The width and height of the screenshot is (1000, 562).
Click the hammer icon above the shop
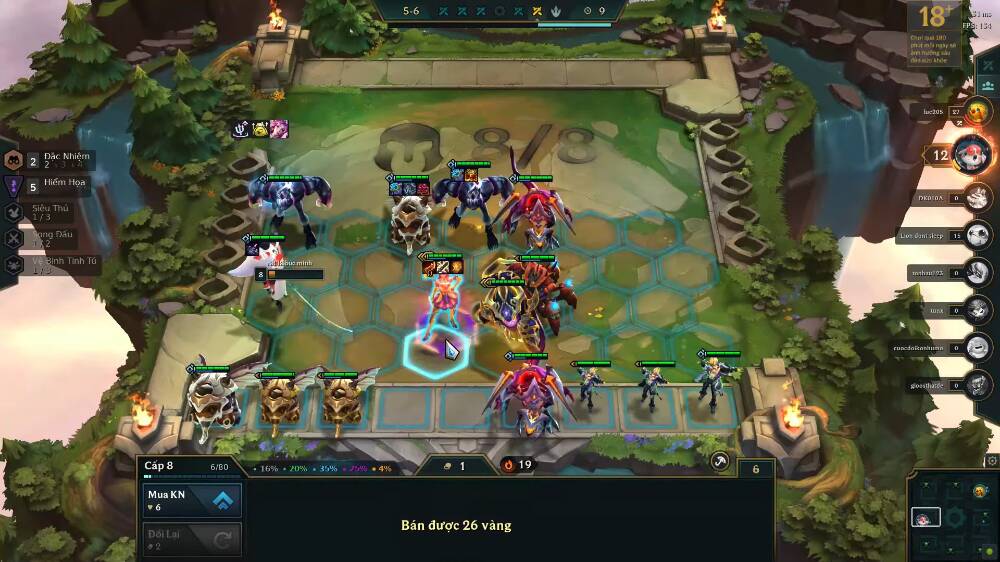[719, 462]
